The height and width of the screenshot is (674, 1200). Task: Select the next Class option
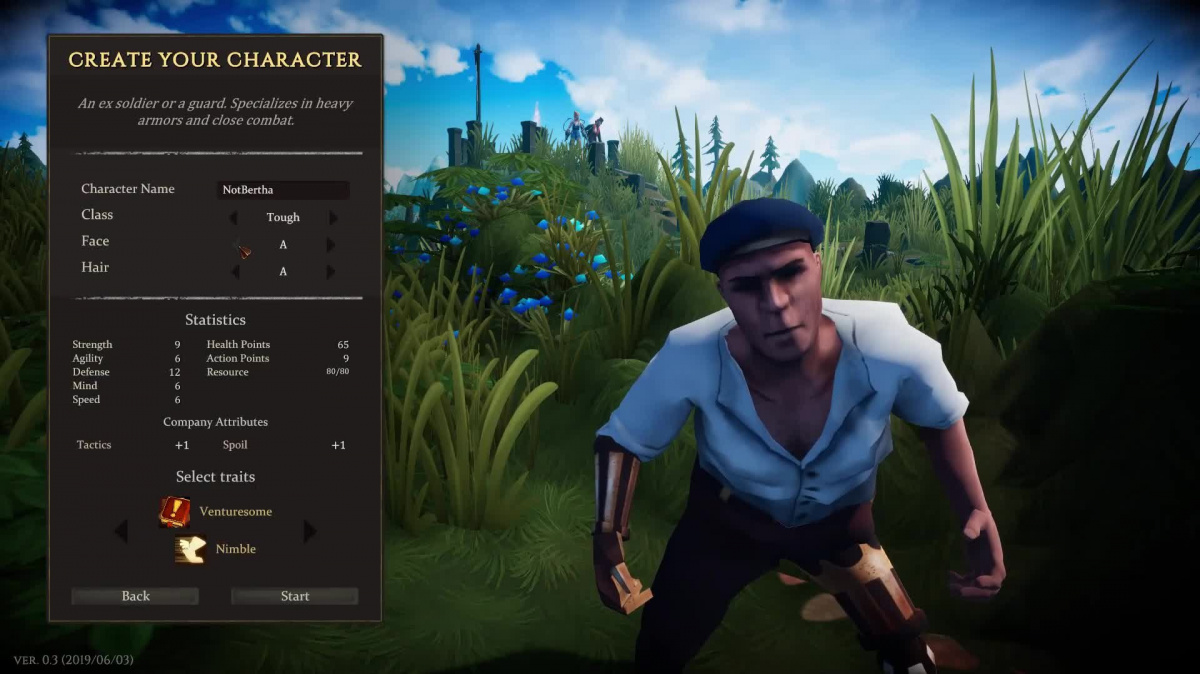333,217
